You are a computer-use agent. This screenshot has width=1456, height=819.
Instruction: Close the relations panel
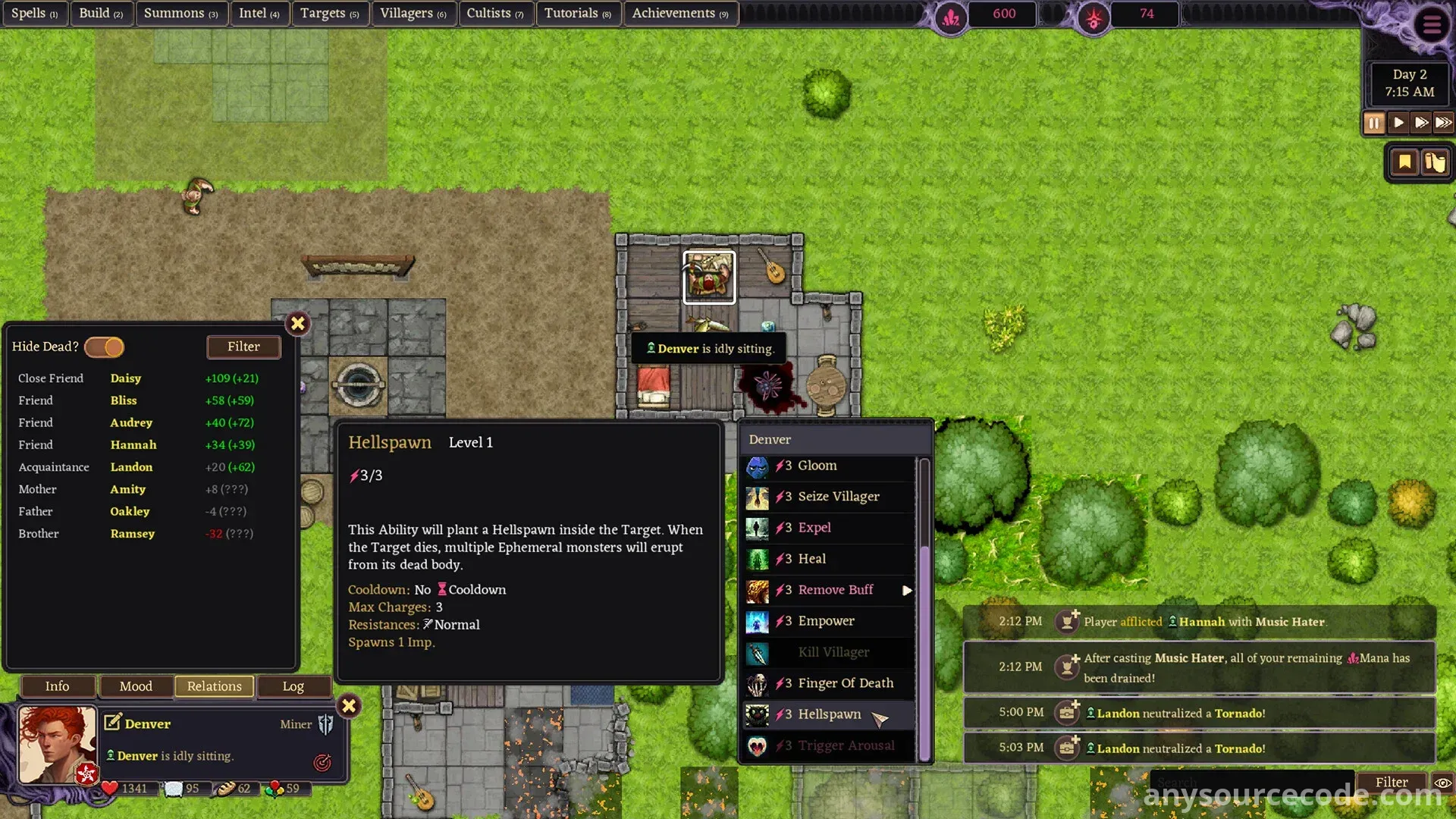[x=298, y=324]
